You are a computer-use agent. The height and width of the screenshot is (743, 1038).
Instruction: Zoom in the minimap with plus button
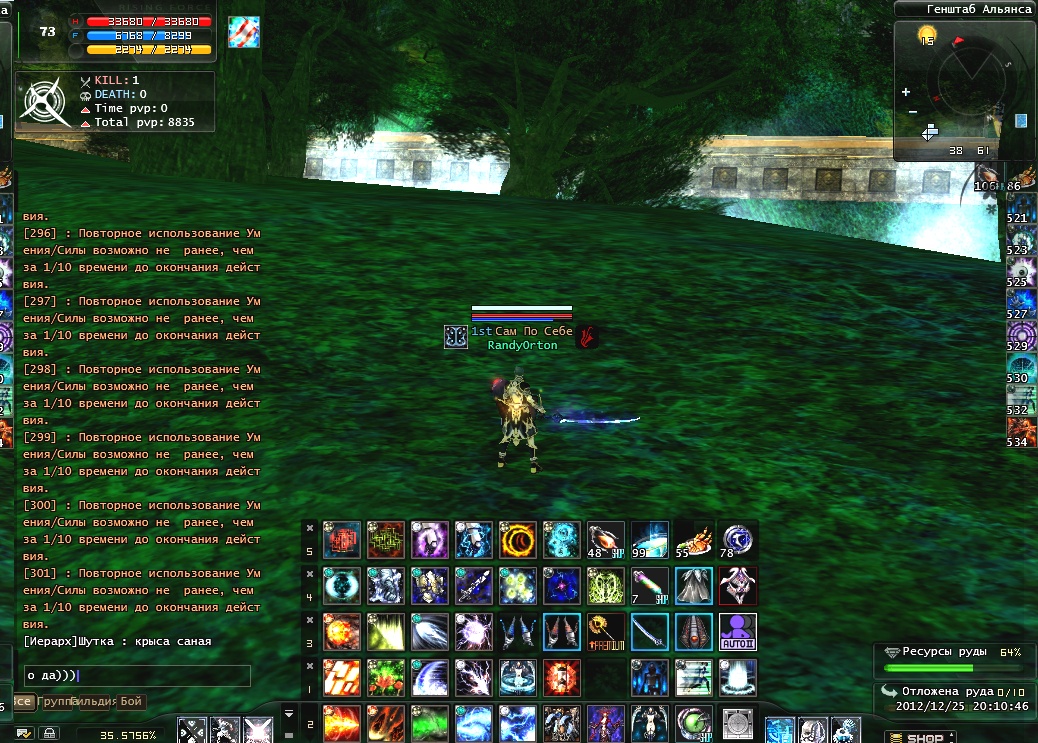click(x=907, y=92)
